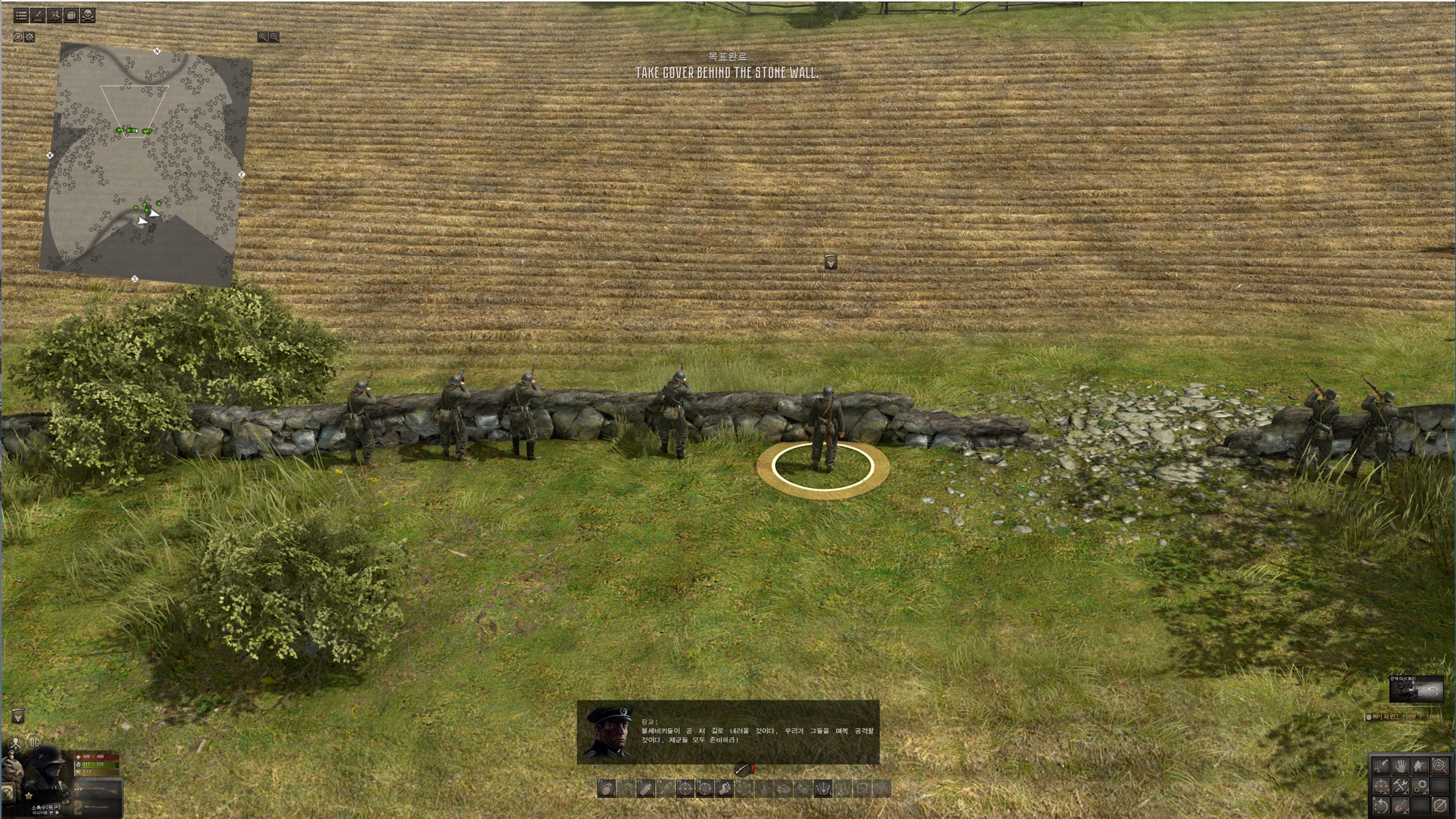Select the F3 smoke grenade slot
1456x819 pixels.
point(645,788)
